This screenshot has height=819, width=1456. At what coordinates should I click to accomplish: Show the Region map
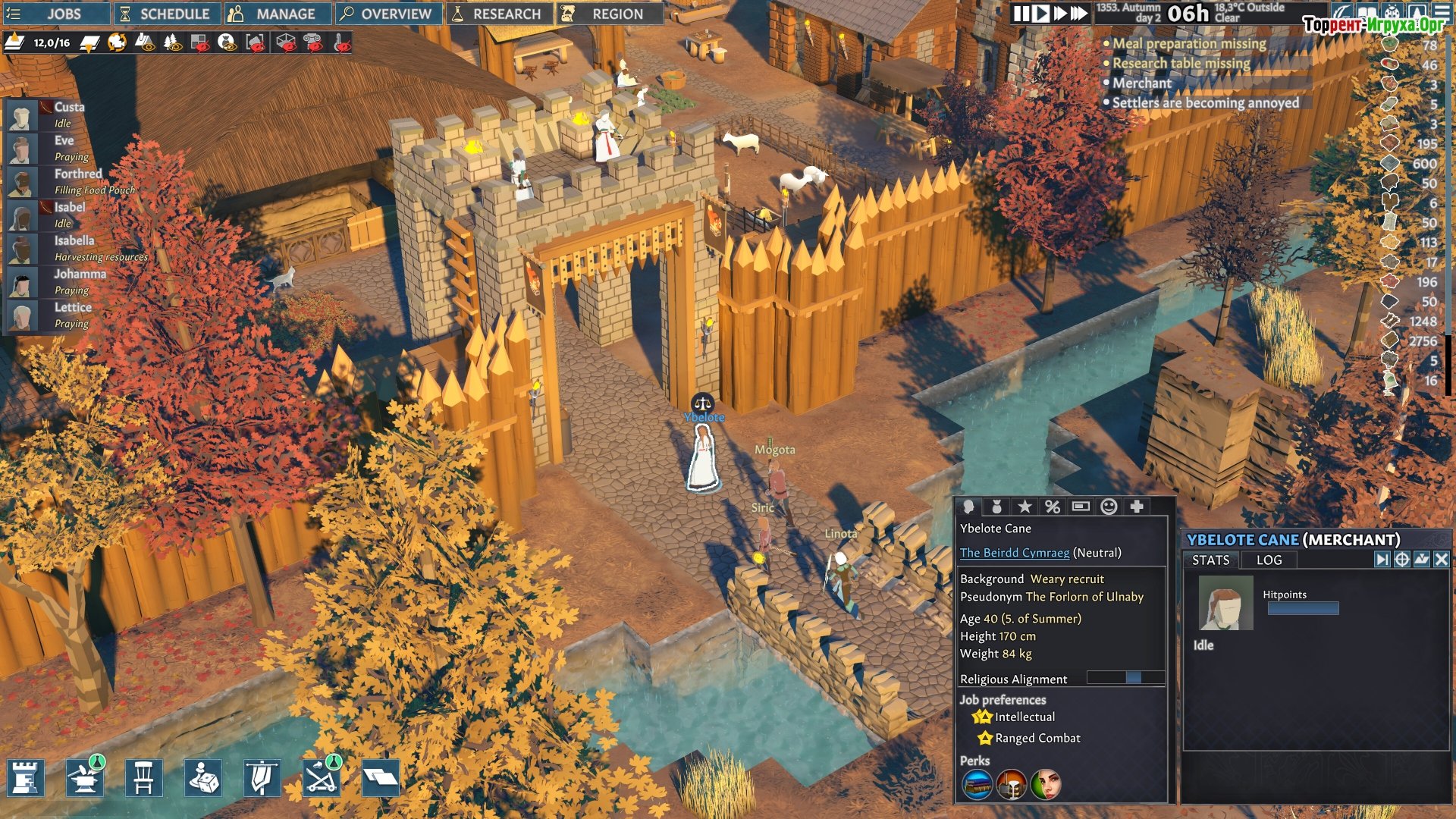(610, 14)
